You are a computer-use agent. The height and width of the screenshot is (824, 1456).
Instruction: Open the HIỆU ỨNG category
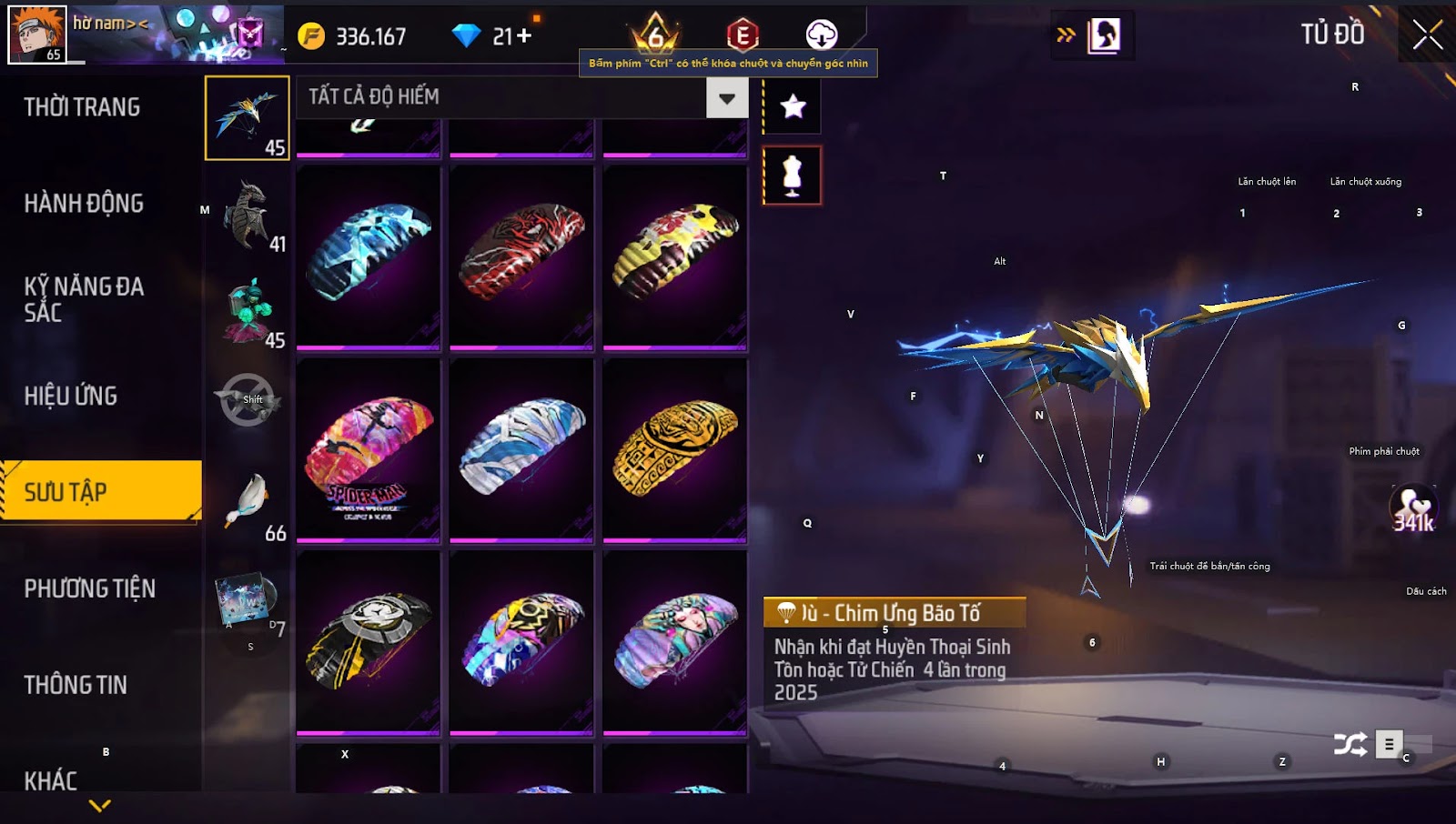click(71, 397)
